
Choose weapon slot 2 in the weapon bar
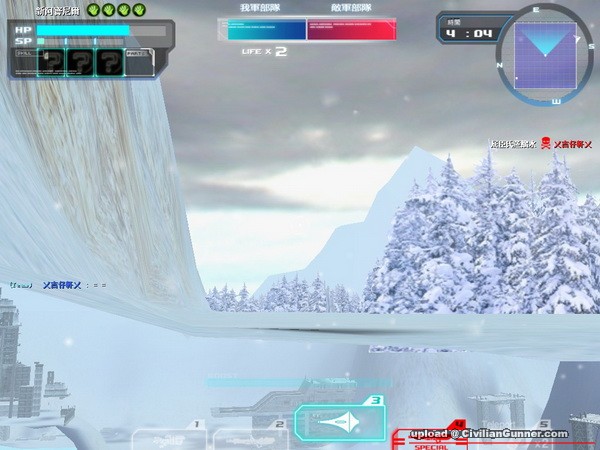[x=250, y=437]
